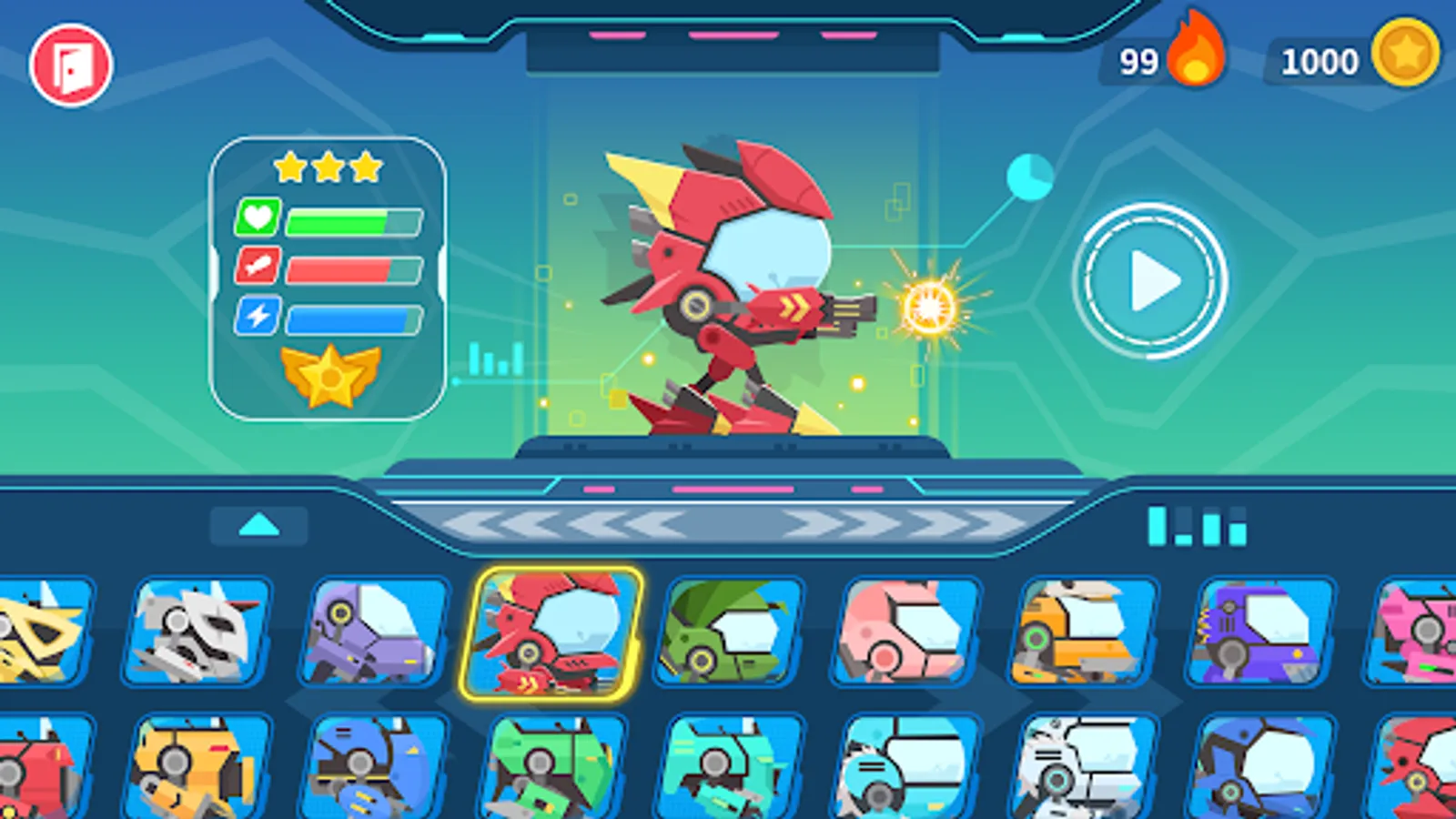
Task: Click the third rating star above the stat bars
Action: tap(364, 167)
